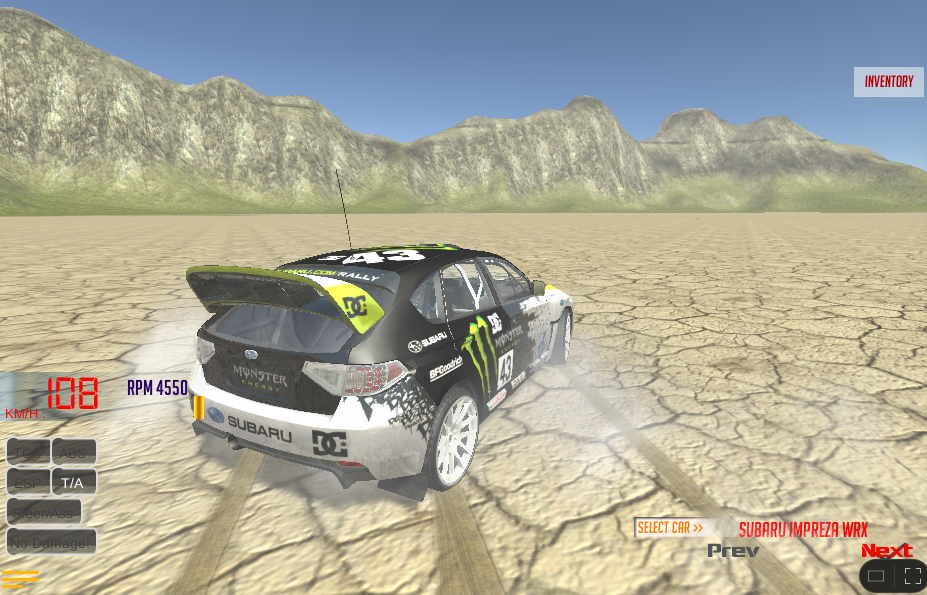The width and height of the screenshot is (927, 595).
Task: Toggle the TCS traction control button
Action: tap(28, 453)
